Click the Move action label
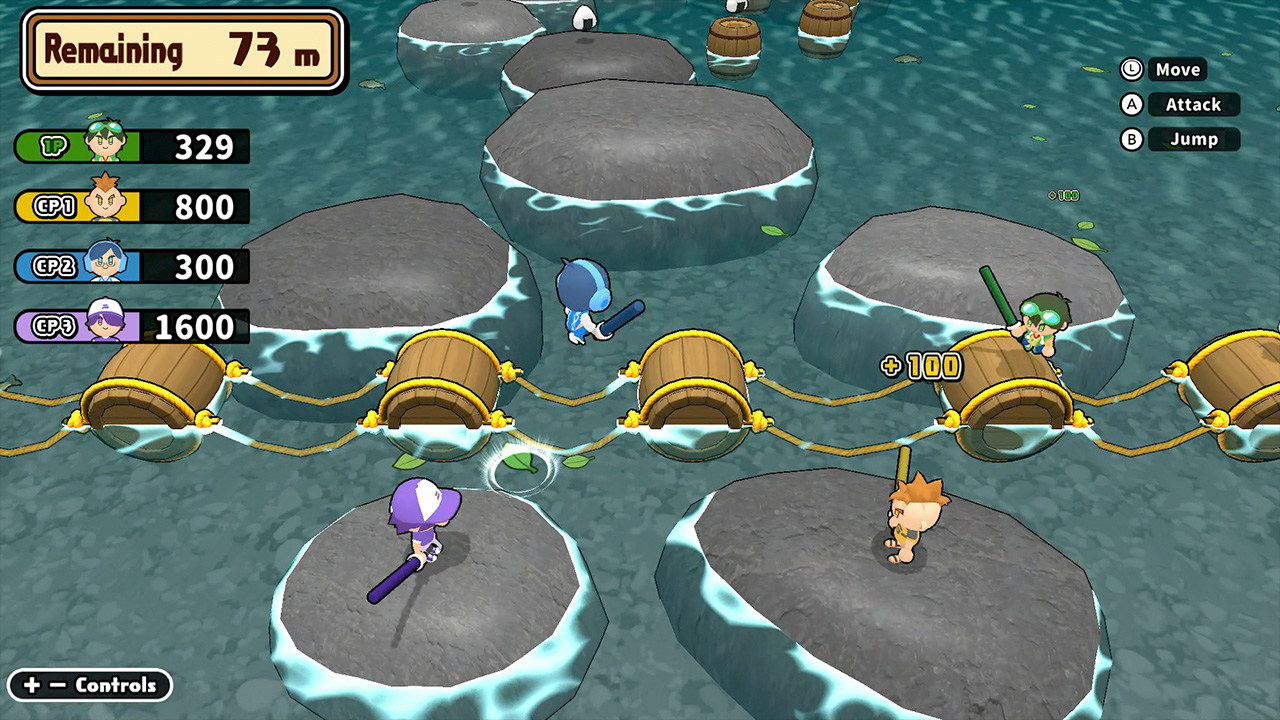The height and width of the screenshot is (720, 1280). 1178,69
